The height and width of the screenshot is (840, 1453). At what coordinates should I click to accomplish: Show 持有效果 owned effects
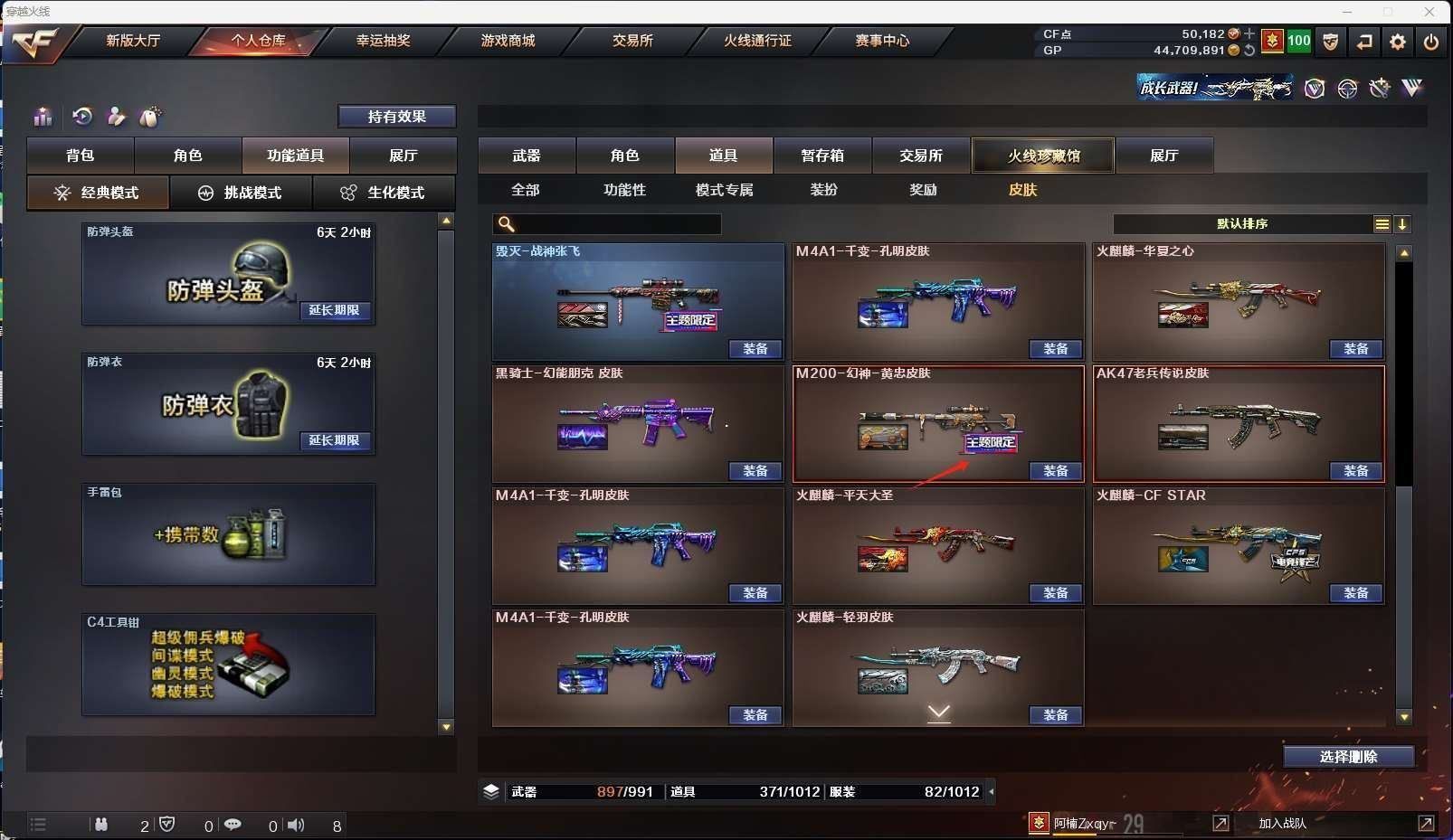pyautogui.click(x=396, y=117)
